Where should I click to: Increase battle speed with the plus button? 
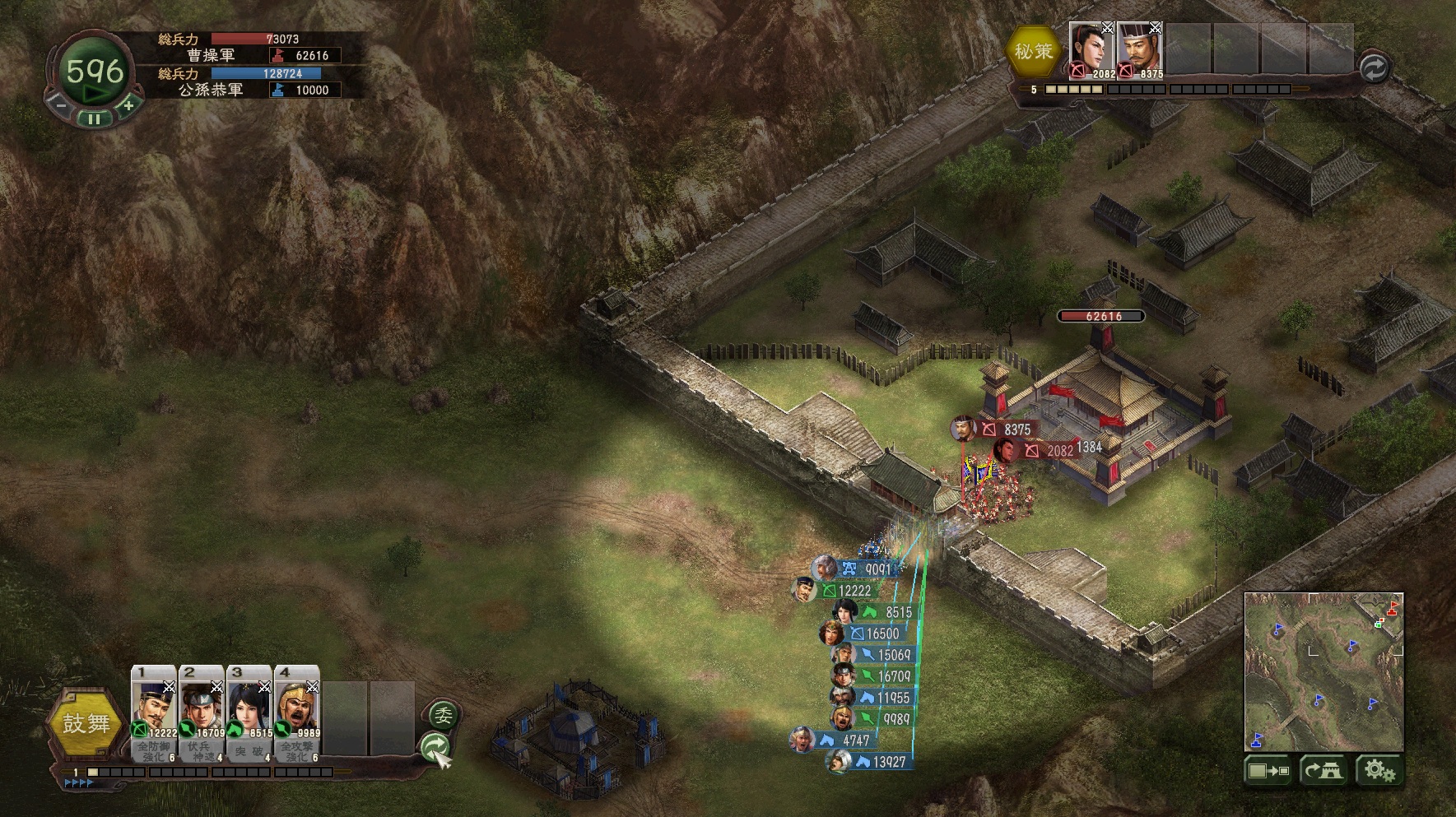(128, 105)
